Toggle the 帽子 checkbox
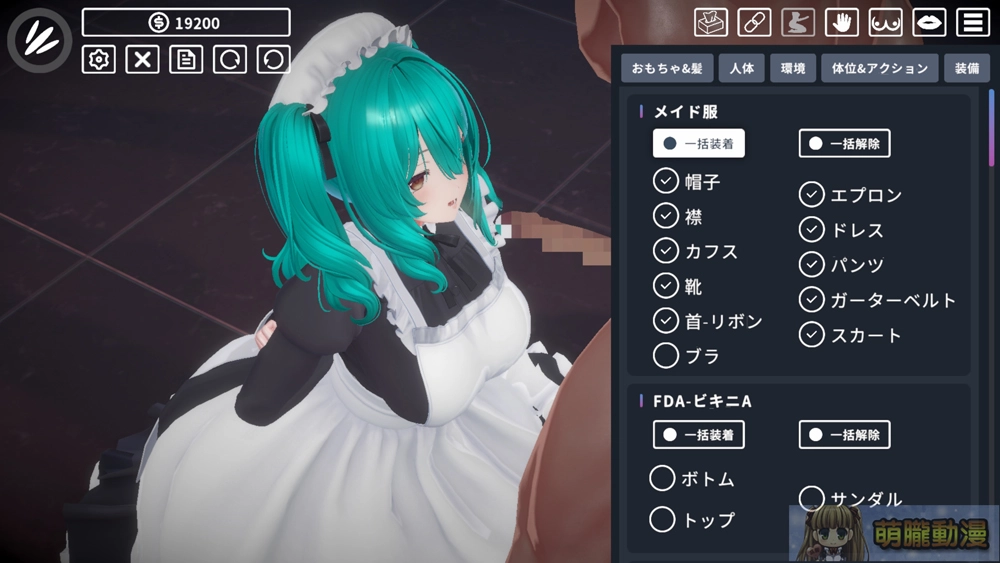 pyautogui.click(x=666, y=181)
